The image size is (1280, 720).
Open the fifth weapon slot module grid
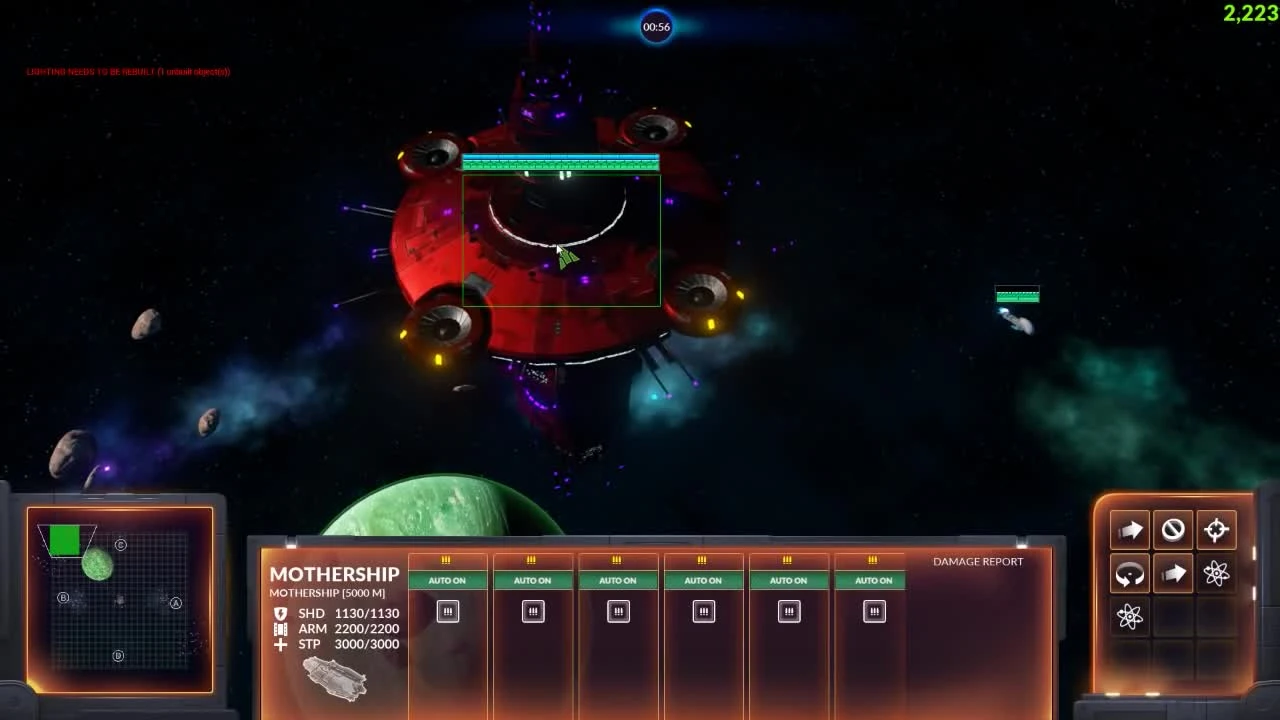(x=788, y=611)
